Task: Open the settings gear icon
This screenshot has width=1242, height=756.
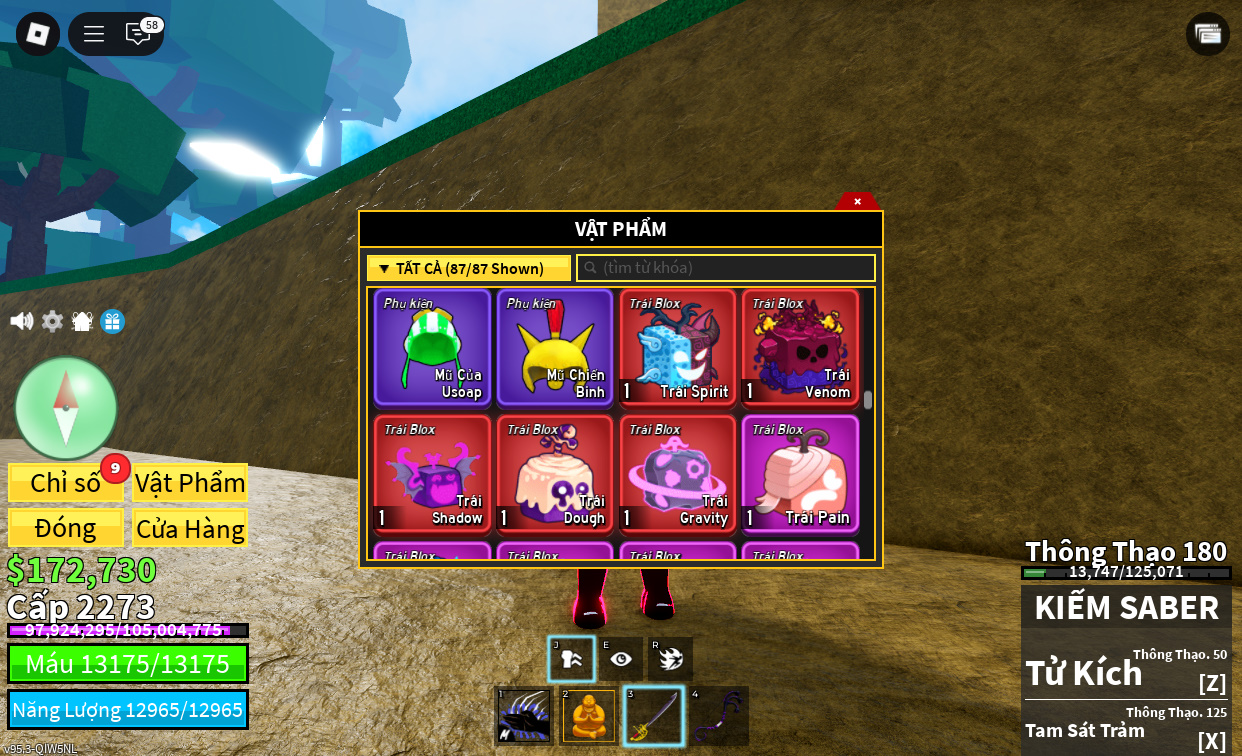Action: point(52,321)
